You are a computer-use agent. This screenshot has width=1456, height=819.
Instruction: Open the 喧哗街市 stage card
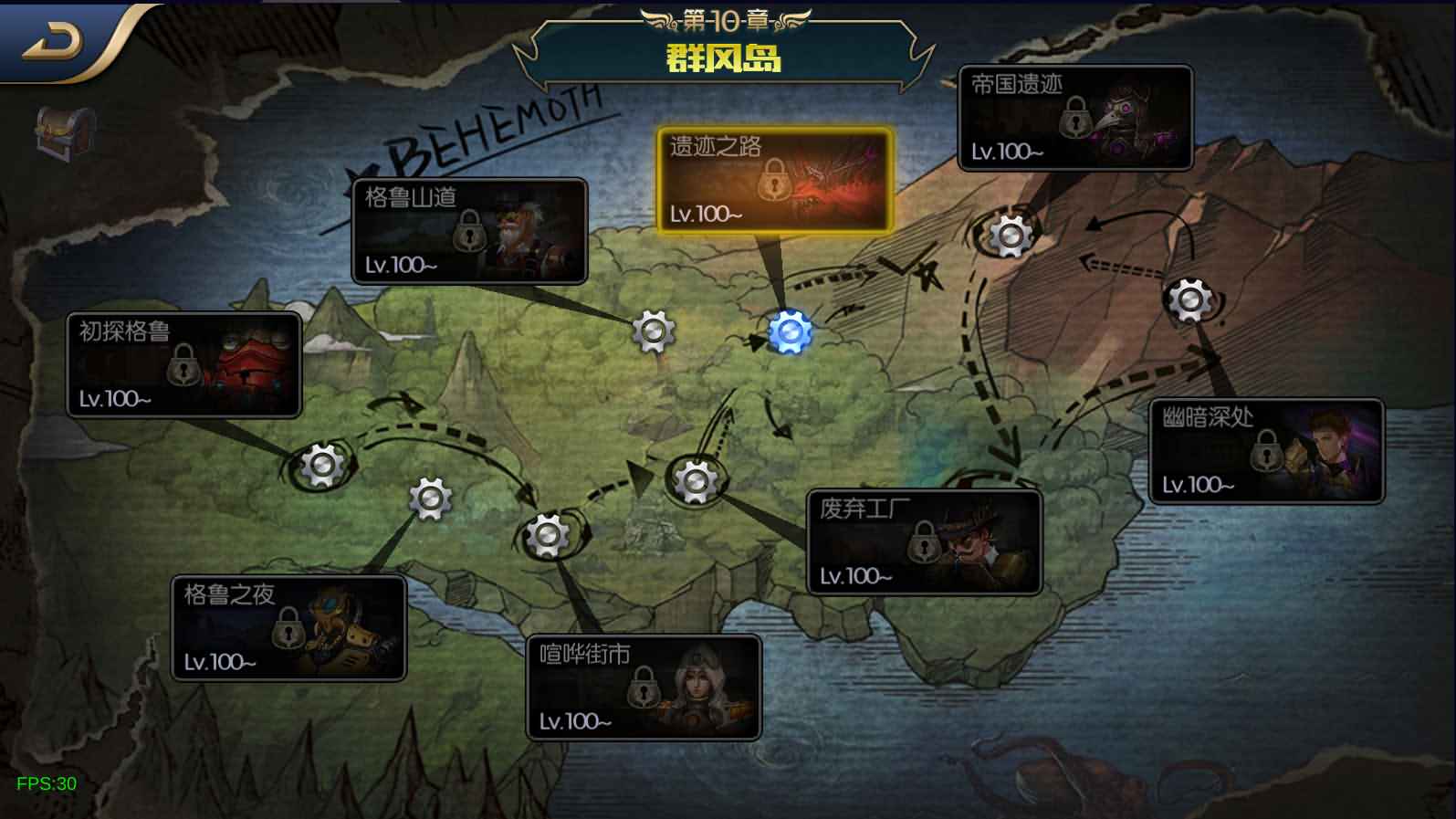click(x=644, y=688)
